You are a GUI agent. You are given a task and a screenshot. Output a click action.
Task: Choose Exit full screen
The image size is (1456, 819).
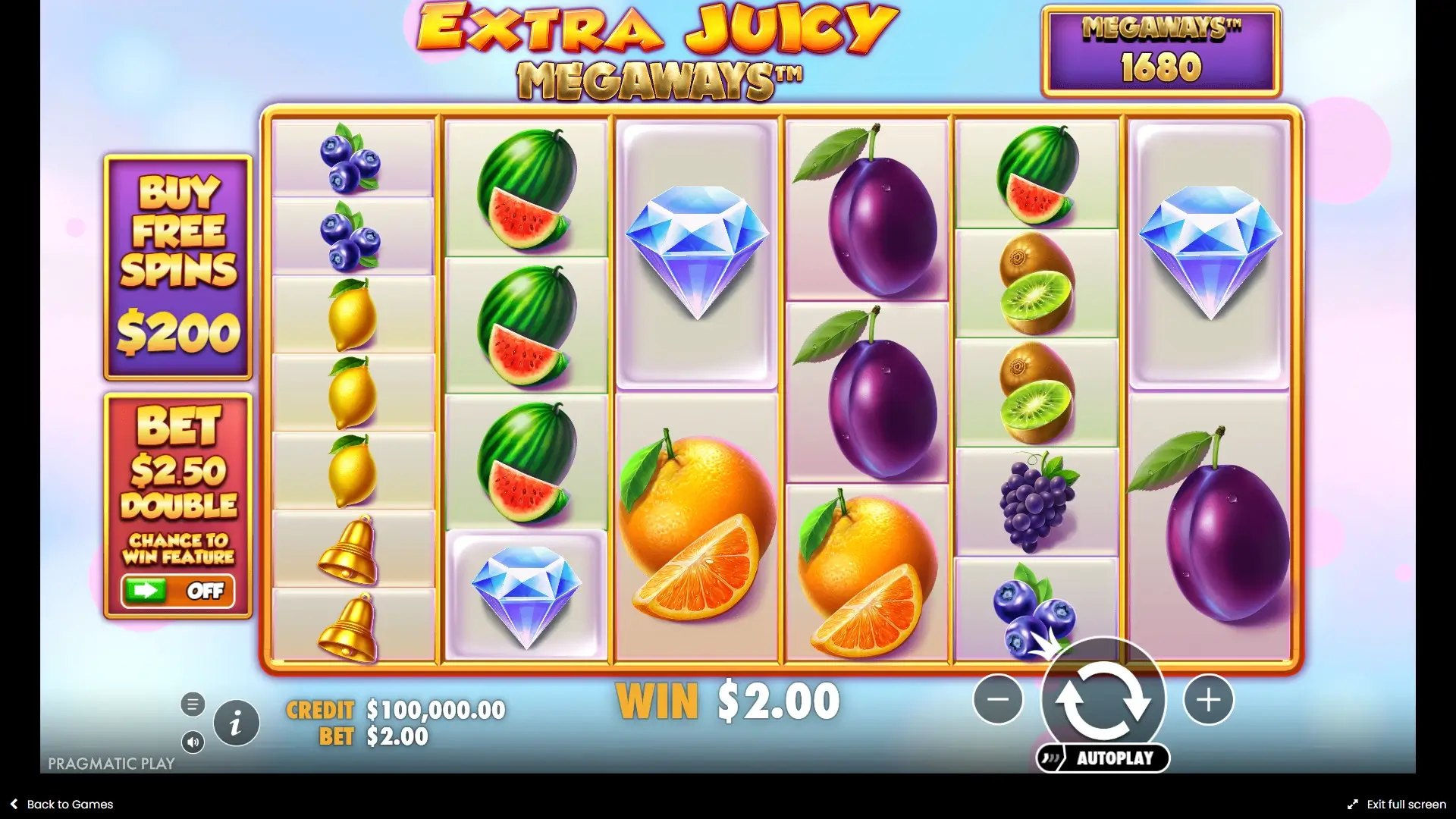(1401, 804)
